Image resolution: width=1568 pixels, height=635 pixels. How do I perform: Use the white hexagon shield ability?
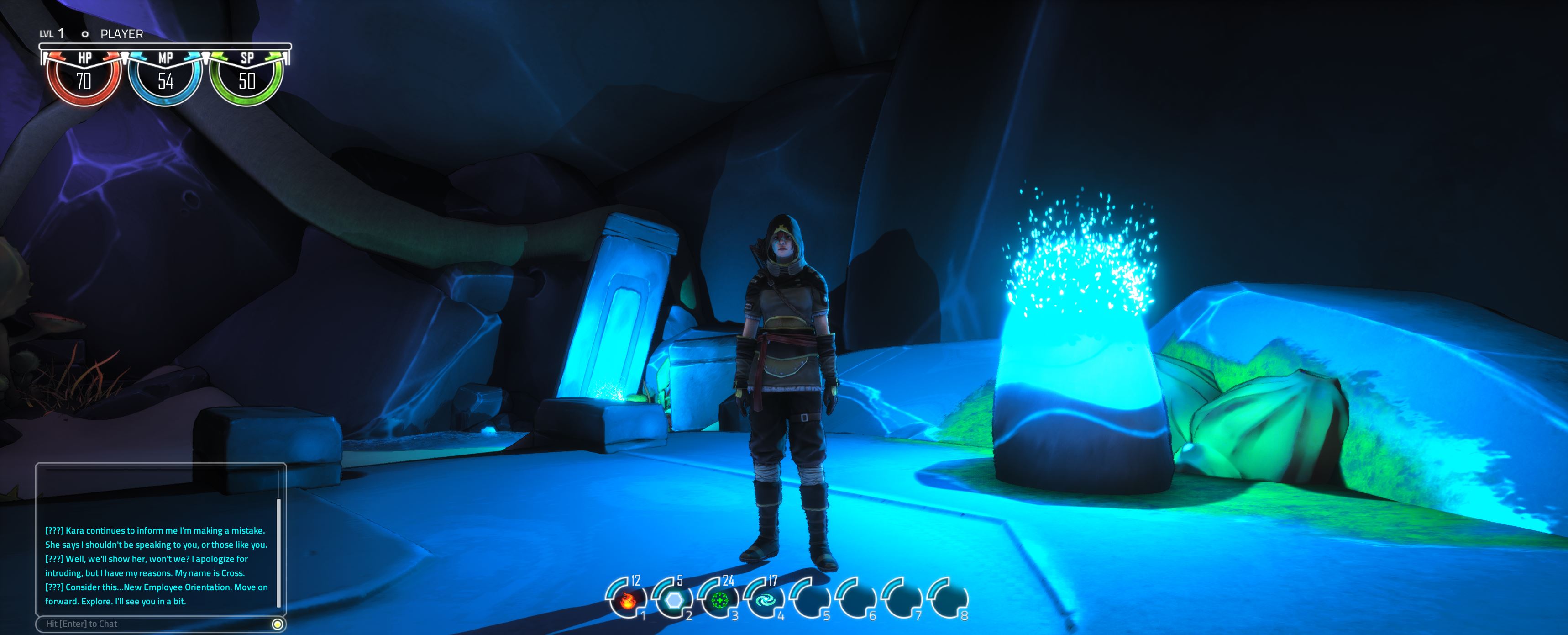pyautogui.click(x=673, y=600)
